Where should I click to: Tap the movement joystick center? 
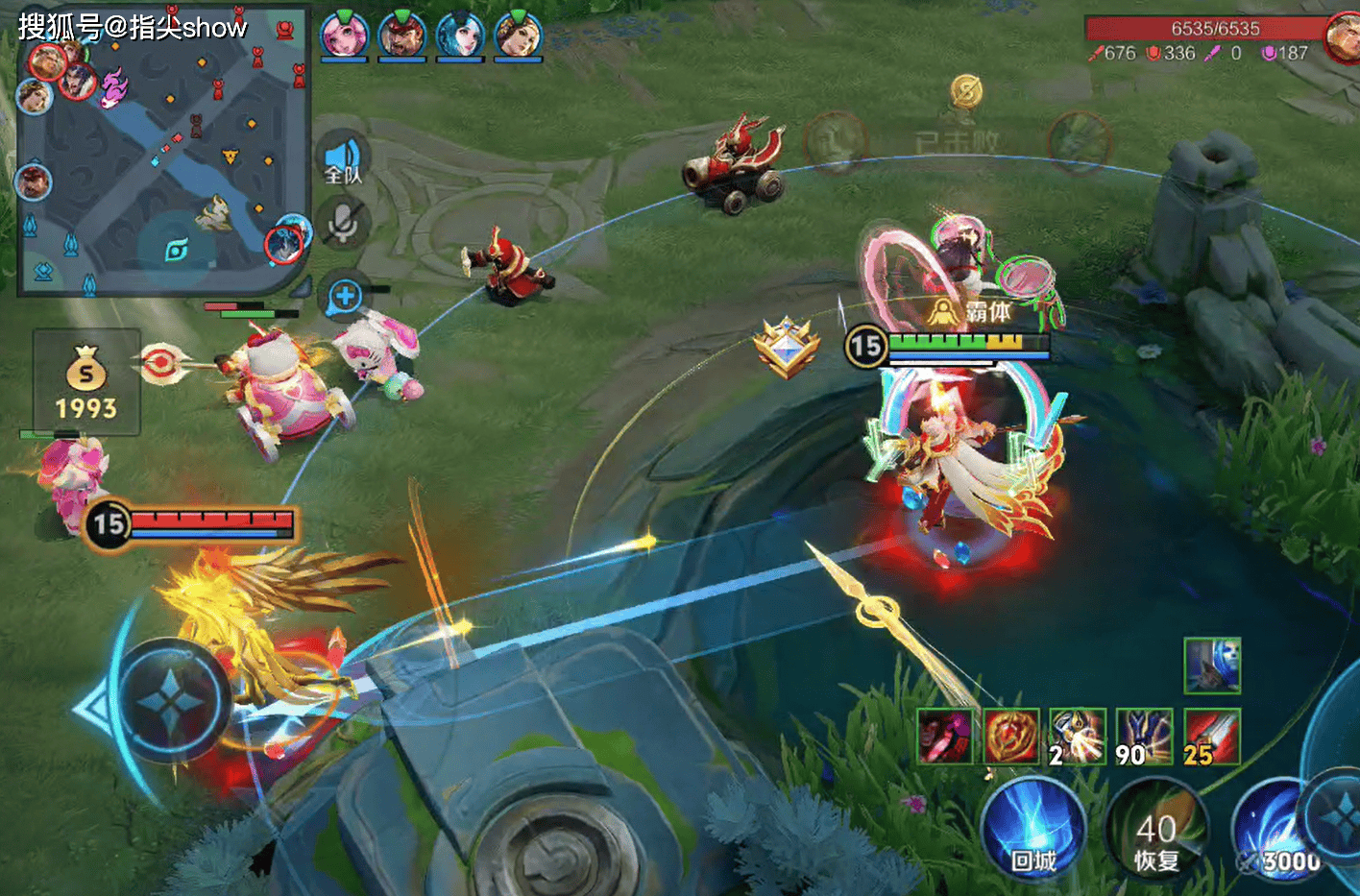click(171, 701)
